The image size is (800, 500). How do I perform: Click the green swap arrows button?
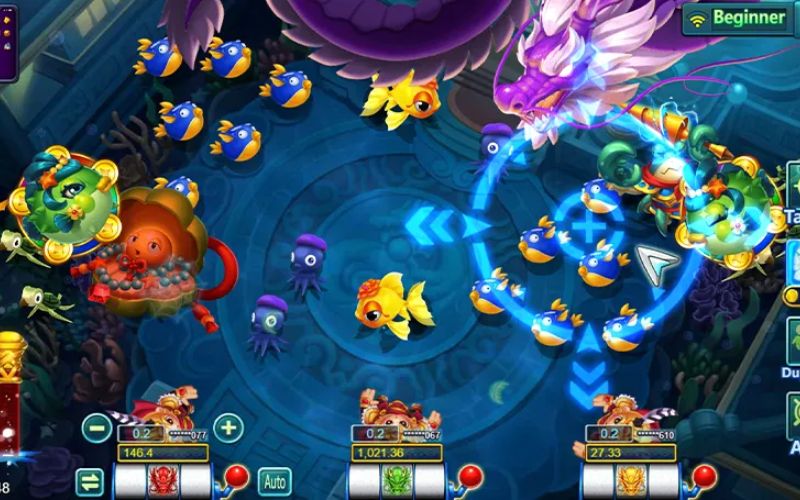(x=89, y=481)
